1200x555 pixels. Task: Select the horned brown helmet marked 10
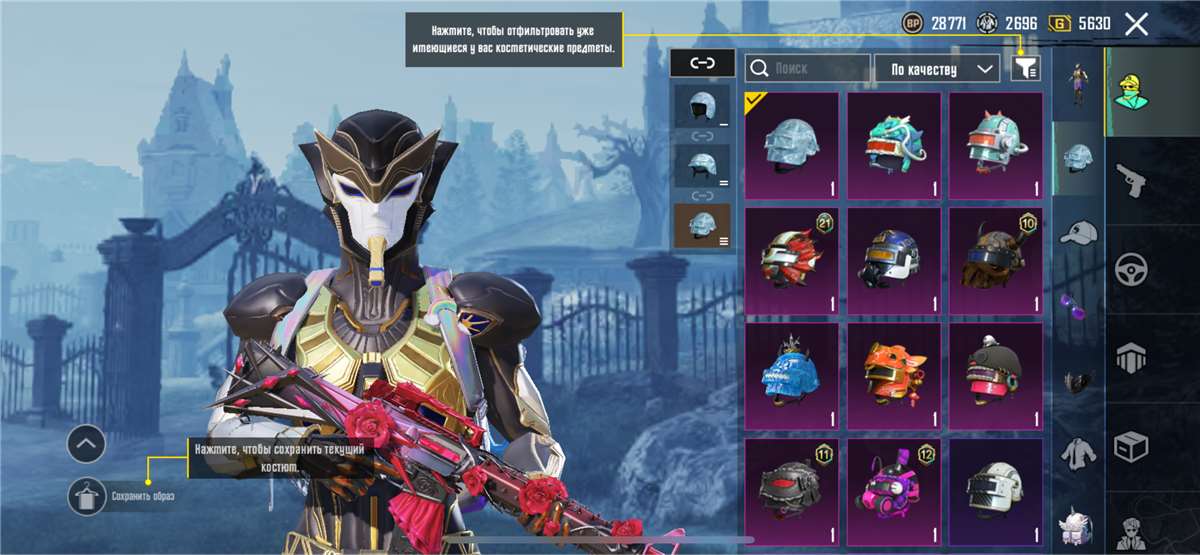996,260
